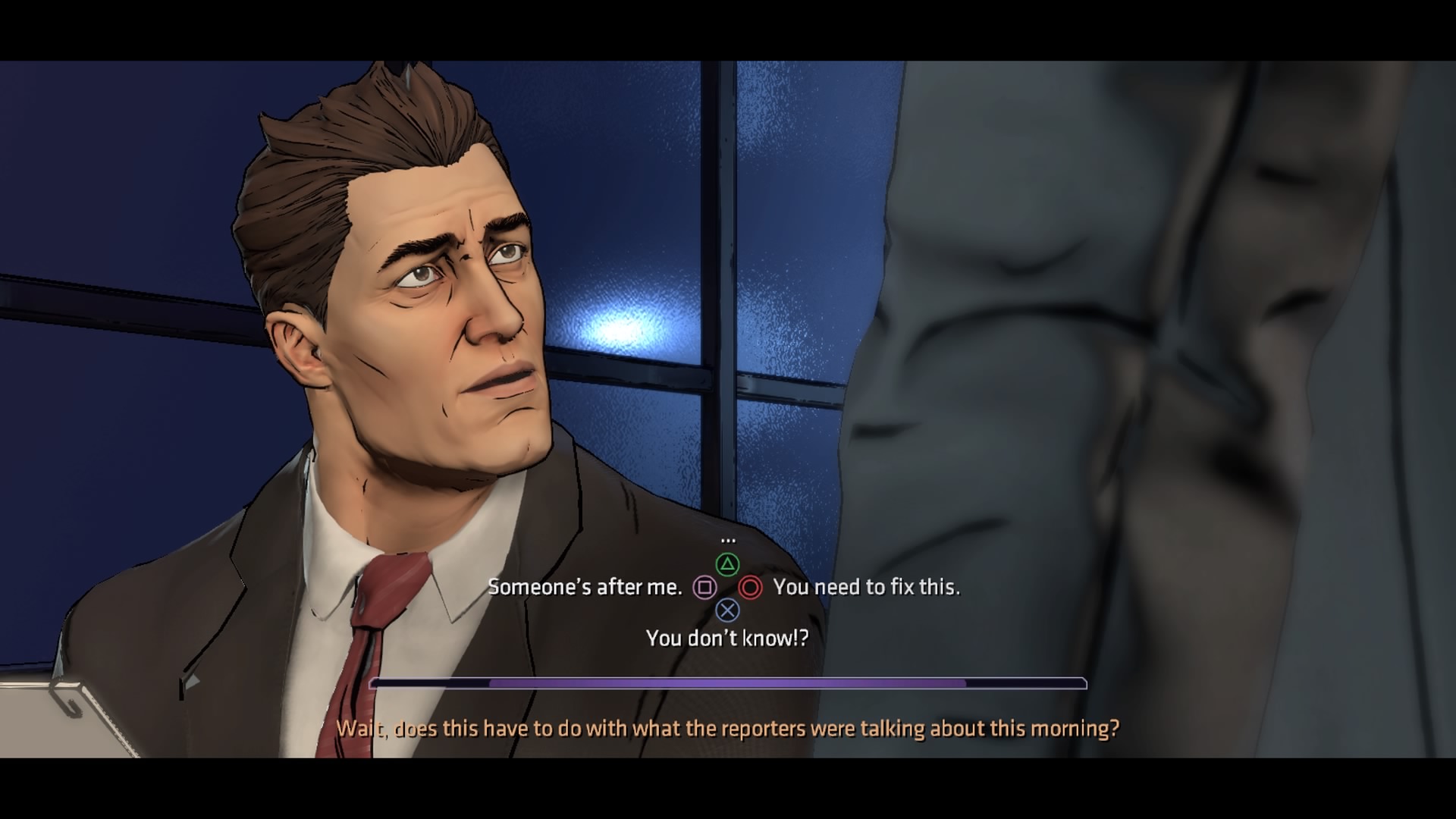The height and width of the screenshot is (819, 1456).
Task: Click the blue X symbol below the choices
Action: 728,610
